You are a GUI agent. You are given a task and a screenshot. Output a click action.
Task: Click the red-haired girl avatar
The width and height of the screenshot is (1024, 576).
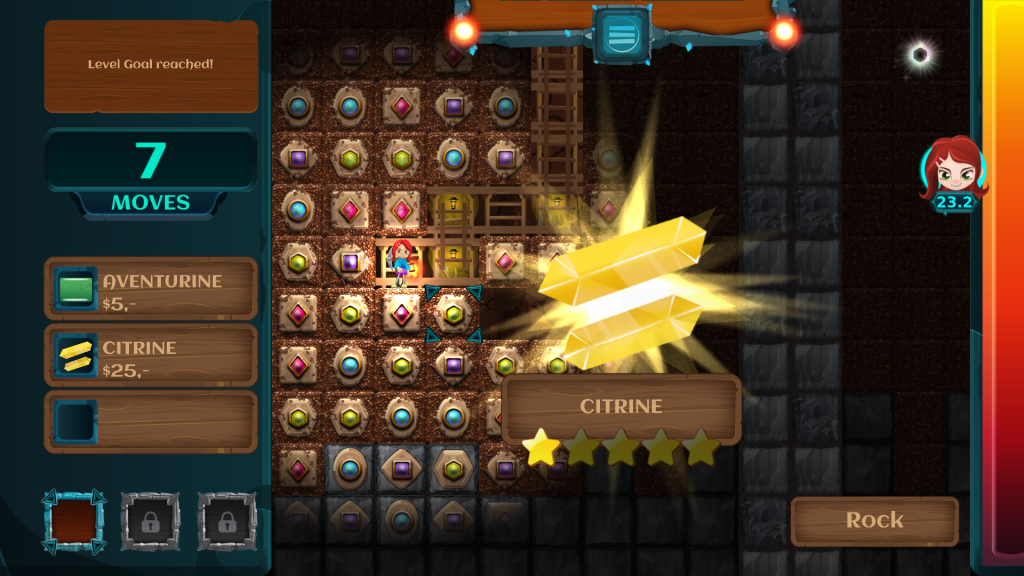tap(955, 170)
